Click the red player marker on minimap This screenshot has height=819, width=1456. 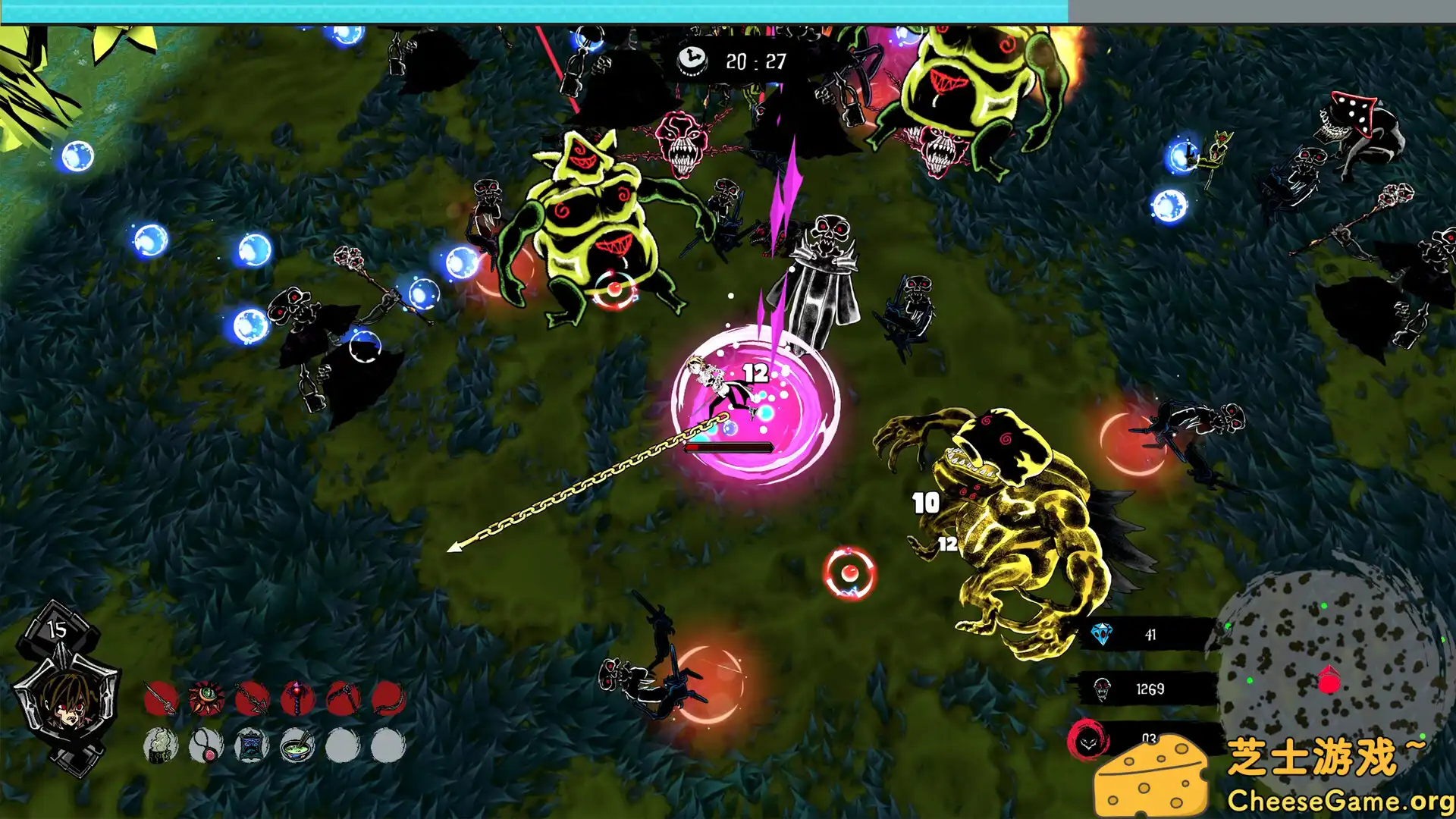click(x=1329, y=680)
